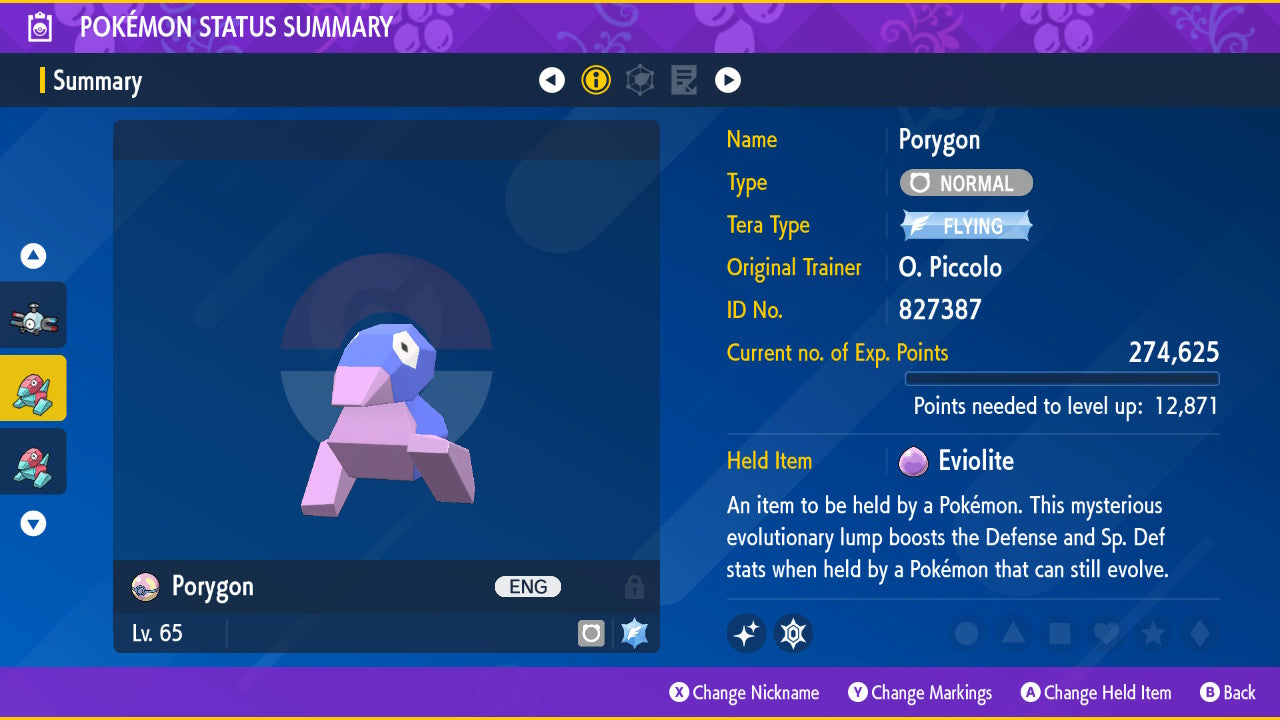1280x720 pixels.
Task: Toggle the circle marking
Action: (x=966, y=633)
